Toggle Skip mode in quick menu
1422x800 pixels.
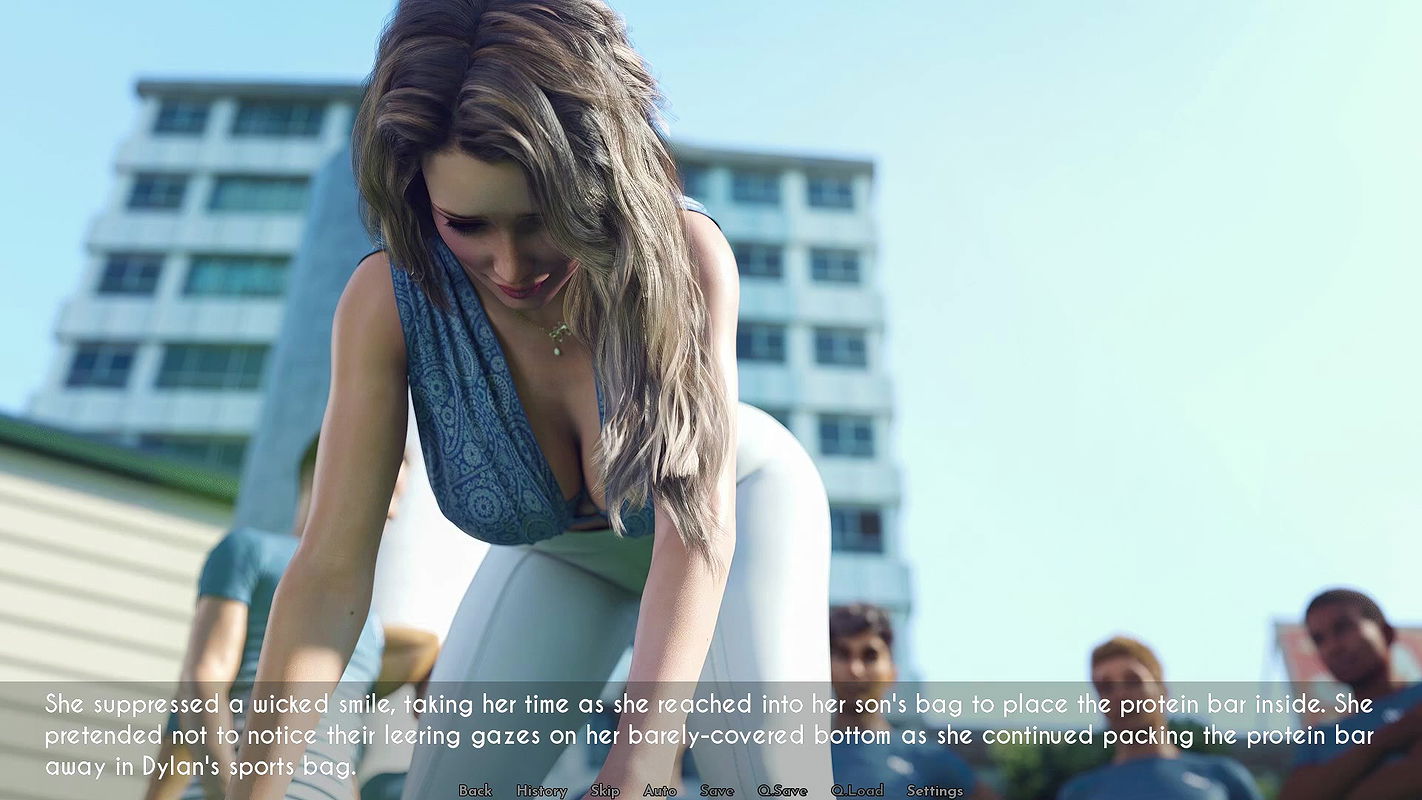coord(604,790)
